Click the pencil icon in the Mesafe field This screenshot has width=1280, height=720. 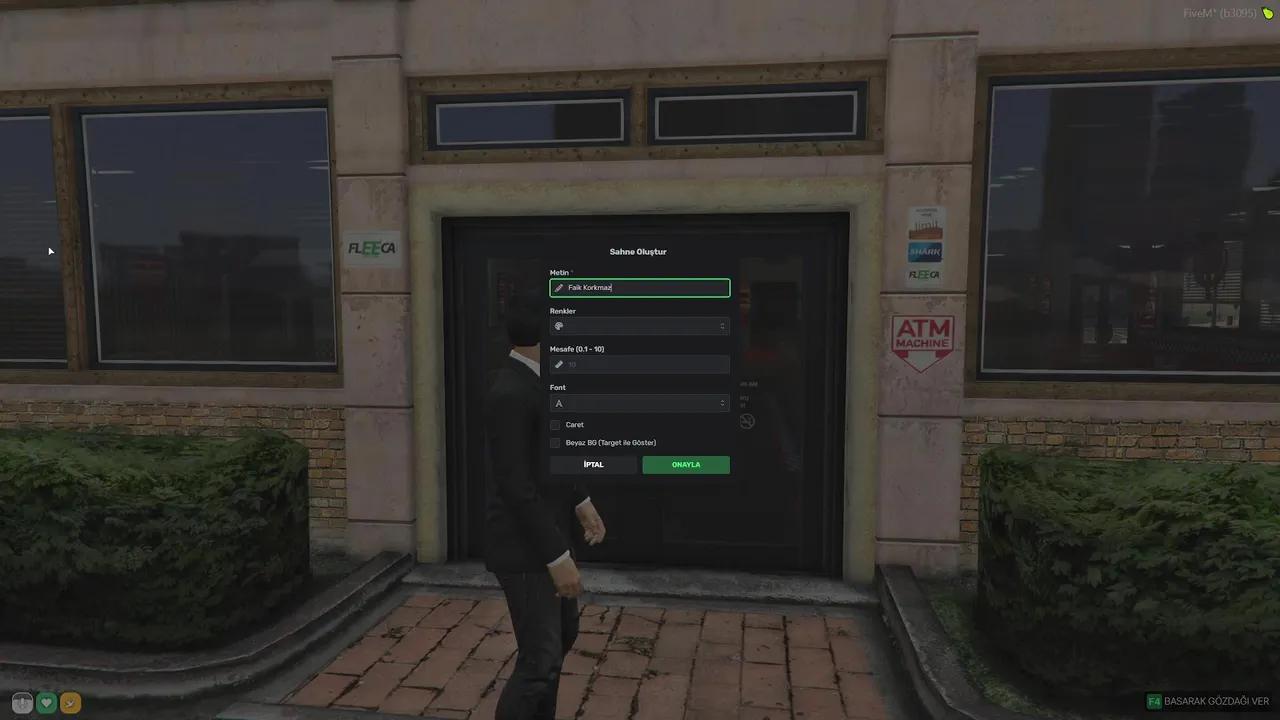pyautogui.click(x=559, y=364)
